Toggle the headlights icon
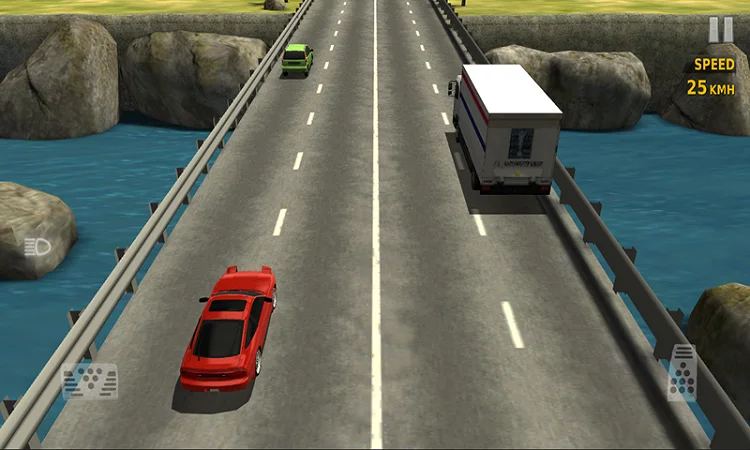 [38, 247]
